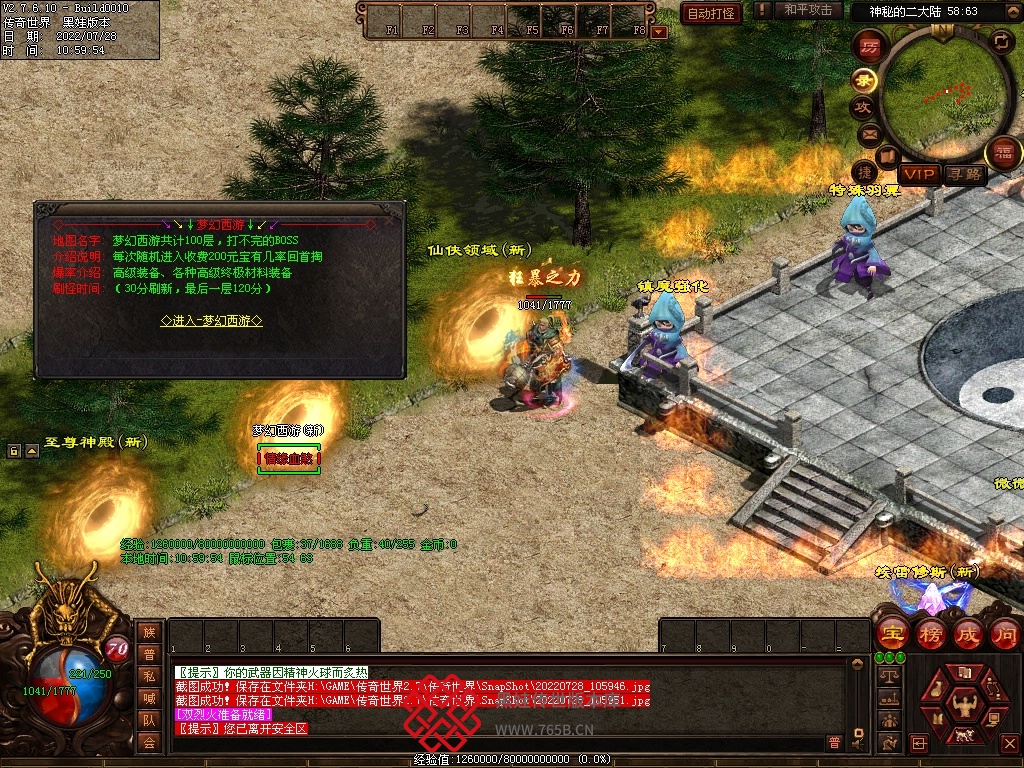1024x768 pixels.
Task: Enter the 梦幻西游 dungeon via the dialog link
Action: pyautogui.click(x=212, y=321)
